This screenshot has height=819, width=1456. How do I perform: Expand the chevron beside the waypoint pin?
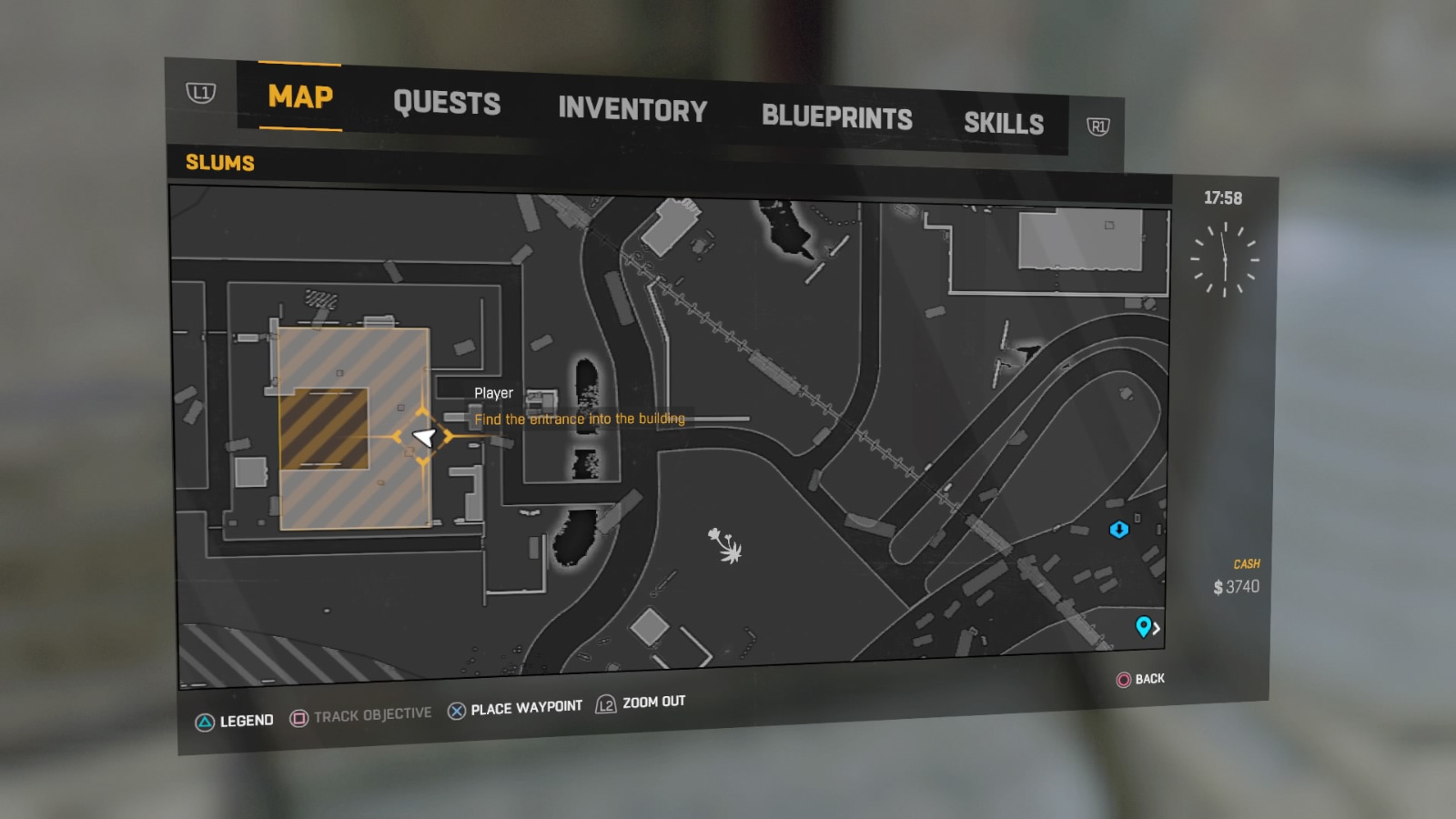pyautogui.click(x=1158, y=629)
